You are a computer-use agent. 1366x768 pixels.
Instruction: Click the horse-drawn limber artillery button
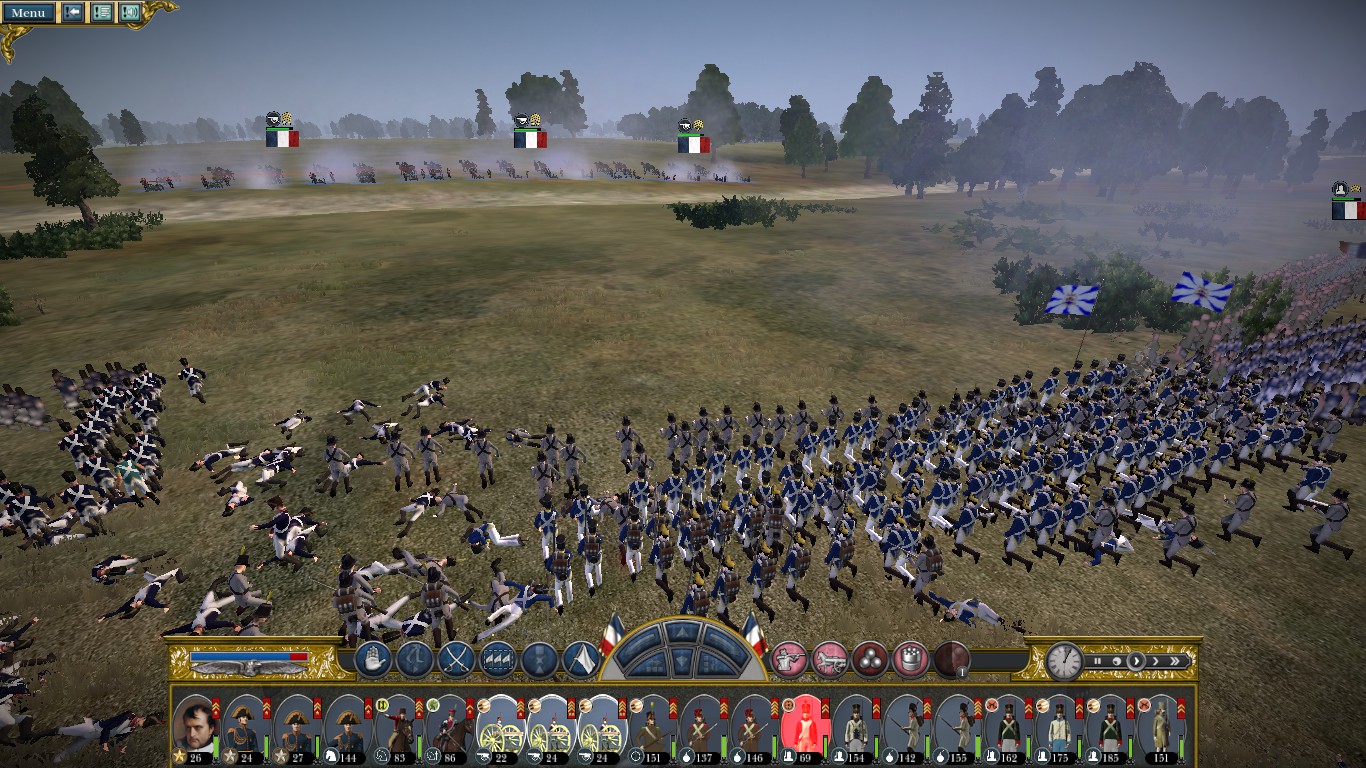pos(830,658)
